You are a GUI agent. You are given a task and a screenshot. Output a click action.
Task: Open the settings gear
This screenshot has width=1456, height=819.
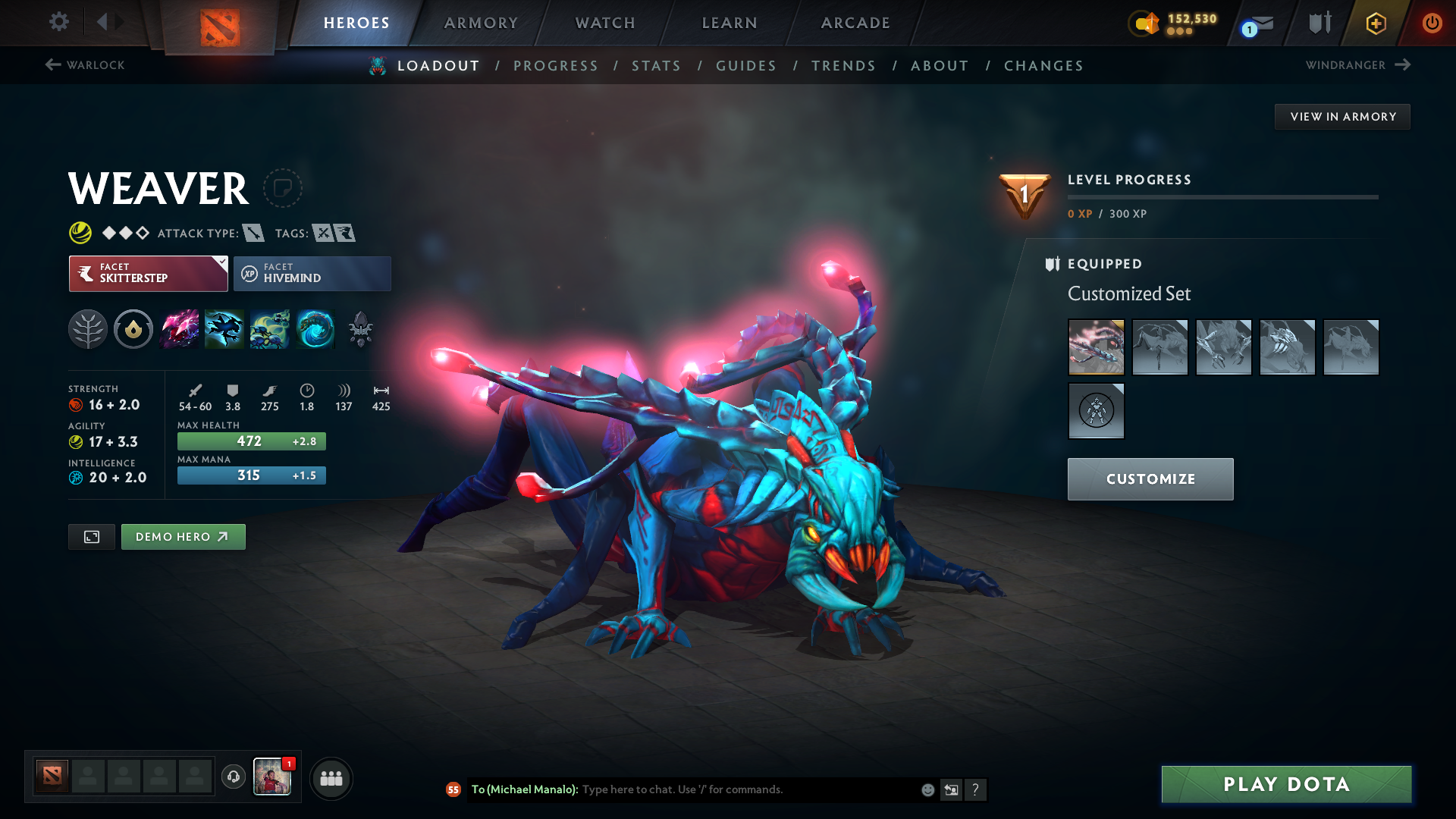pos(58,22)
